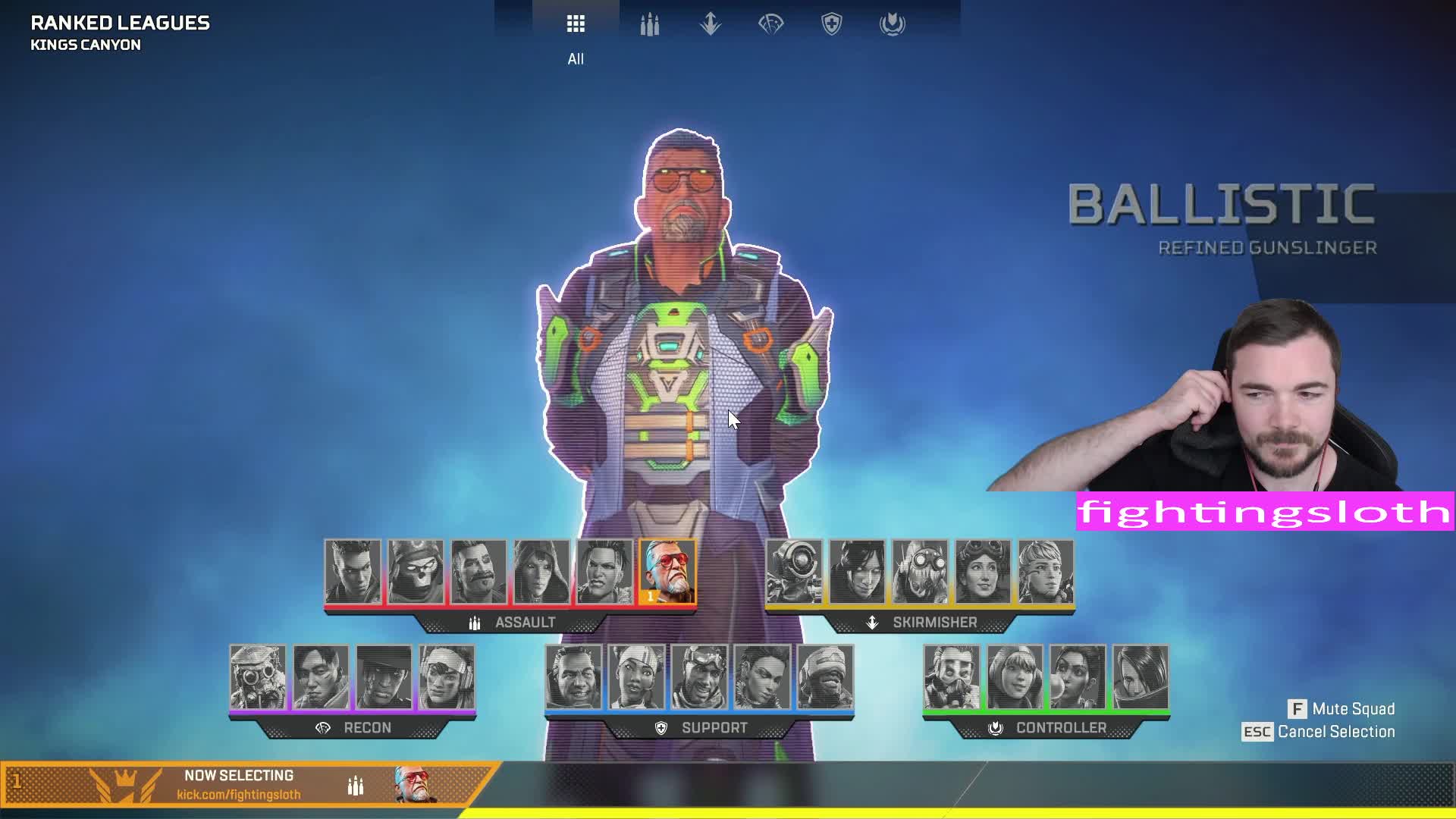Image resolution: width=1456 pixels, height=819 pixels.
Task: Open the Assault class filter tab
Action: [649, 25]
